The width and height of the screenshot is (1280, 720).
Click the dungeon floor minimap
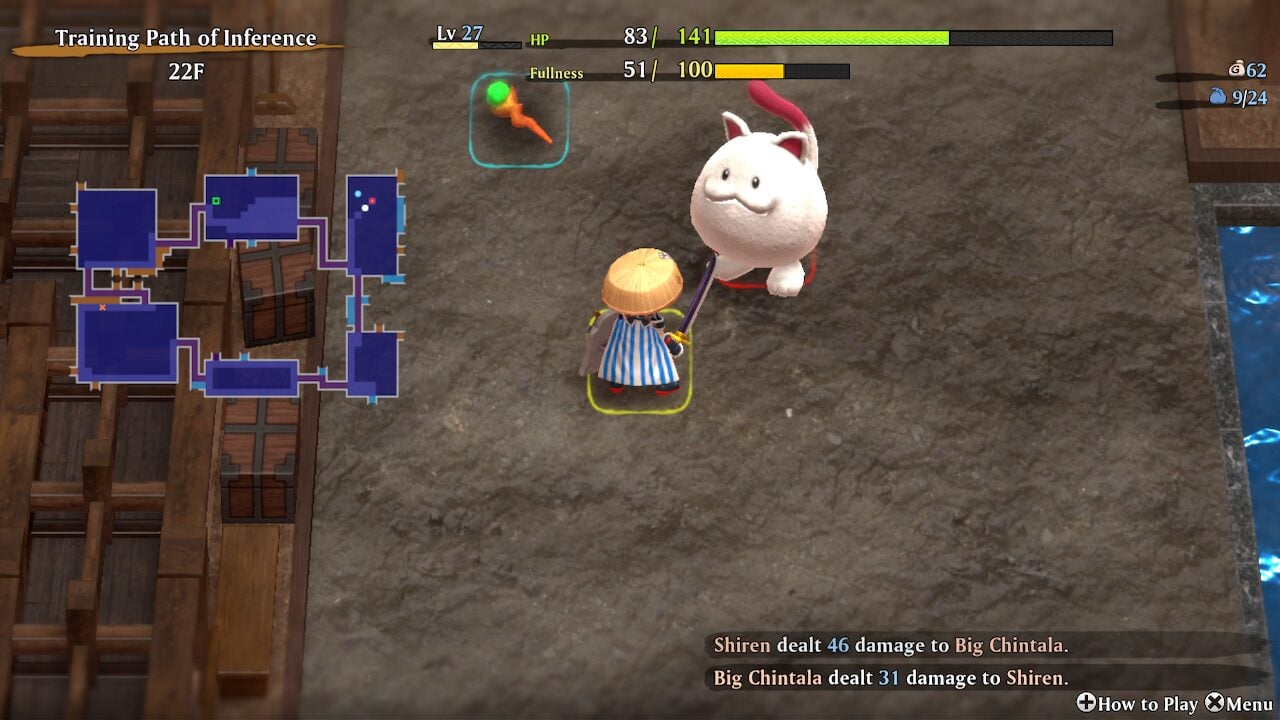[x=238, y=286]
